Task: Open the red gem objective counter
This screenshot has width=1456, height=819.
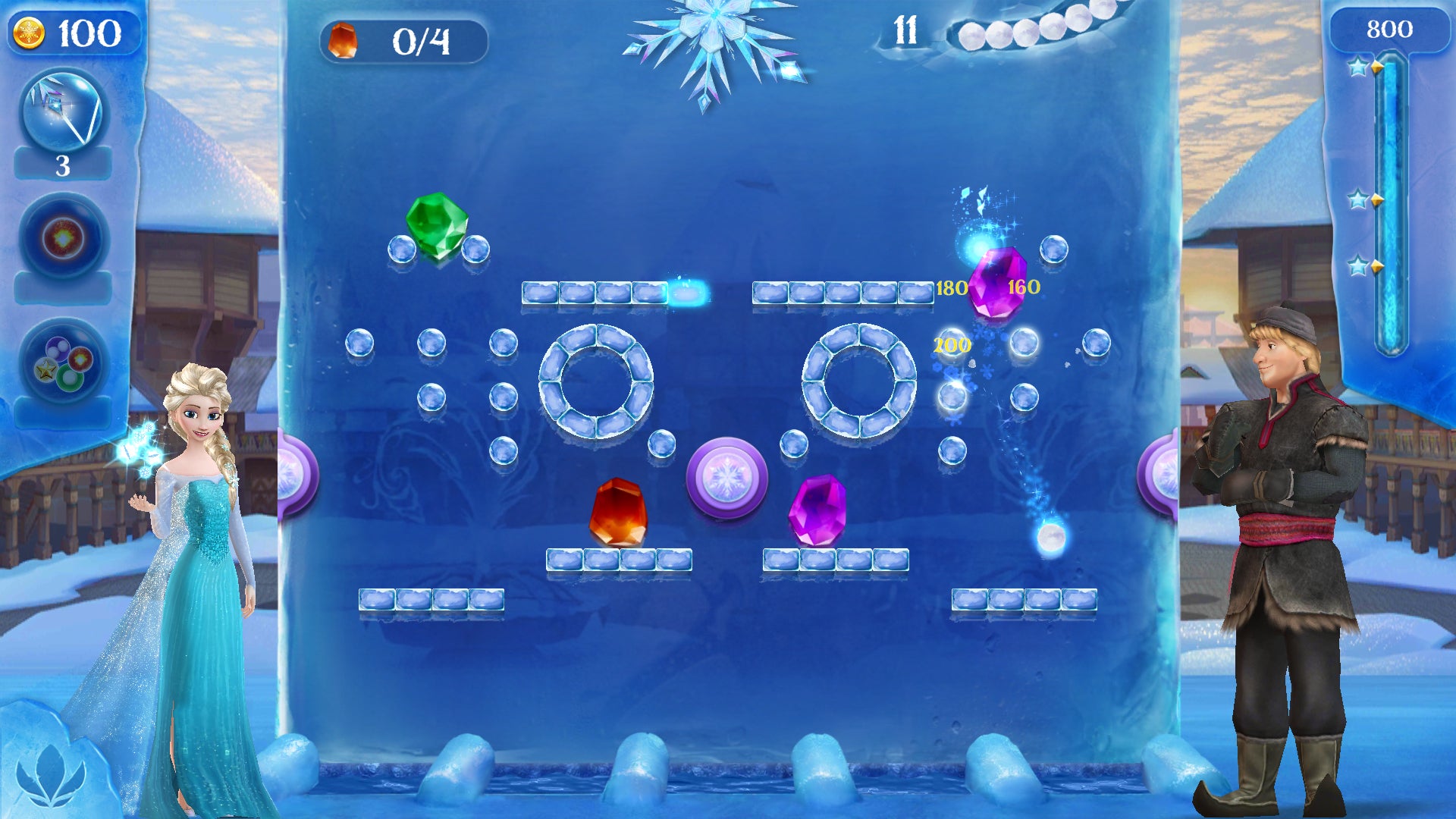Action: pyautogui.click(x=343, y=42)
